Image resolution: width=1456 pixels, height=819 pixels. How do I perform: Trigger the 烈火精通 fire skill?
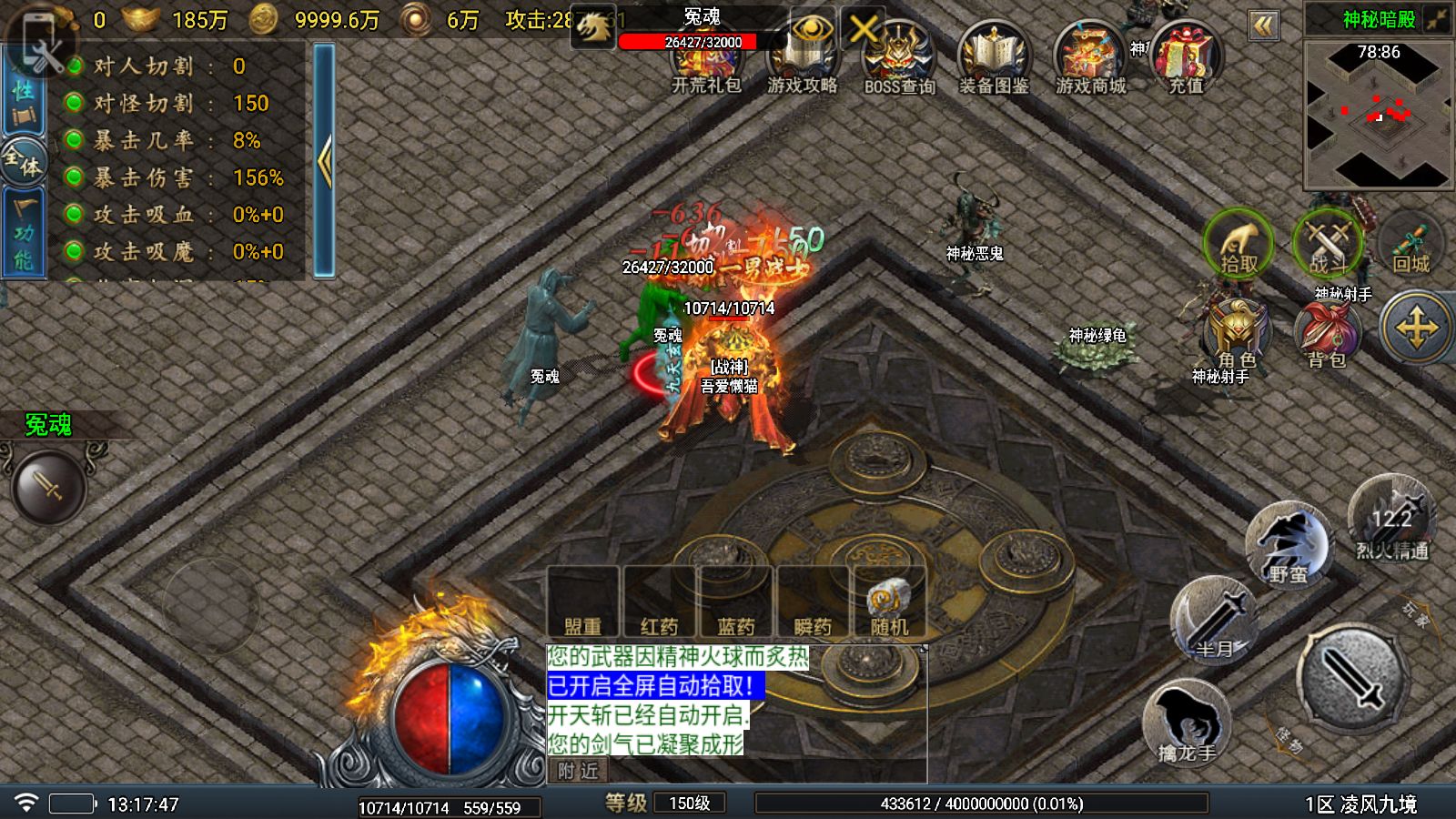(1392, 521)
